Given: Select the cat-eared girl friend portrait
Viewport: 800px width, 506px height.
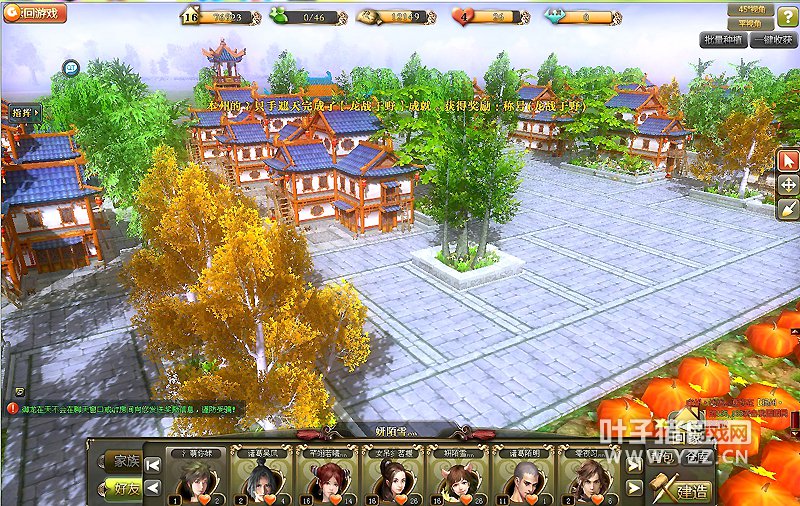Looking at the screenshot, I should pos(451,480).
